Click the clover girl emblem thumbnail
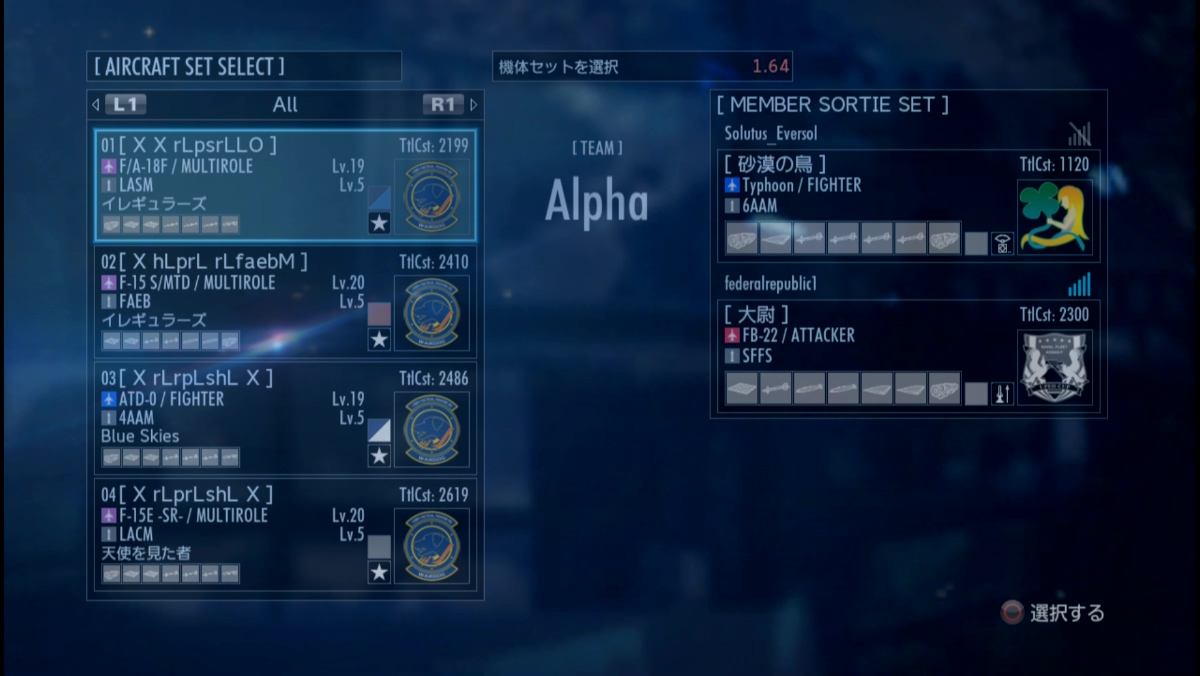The height and width of the screenshot is (676, 1200). pos(1055,217)
